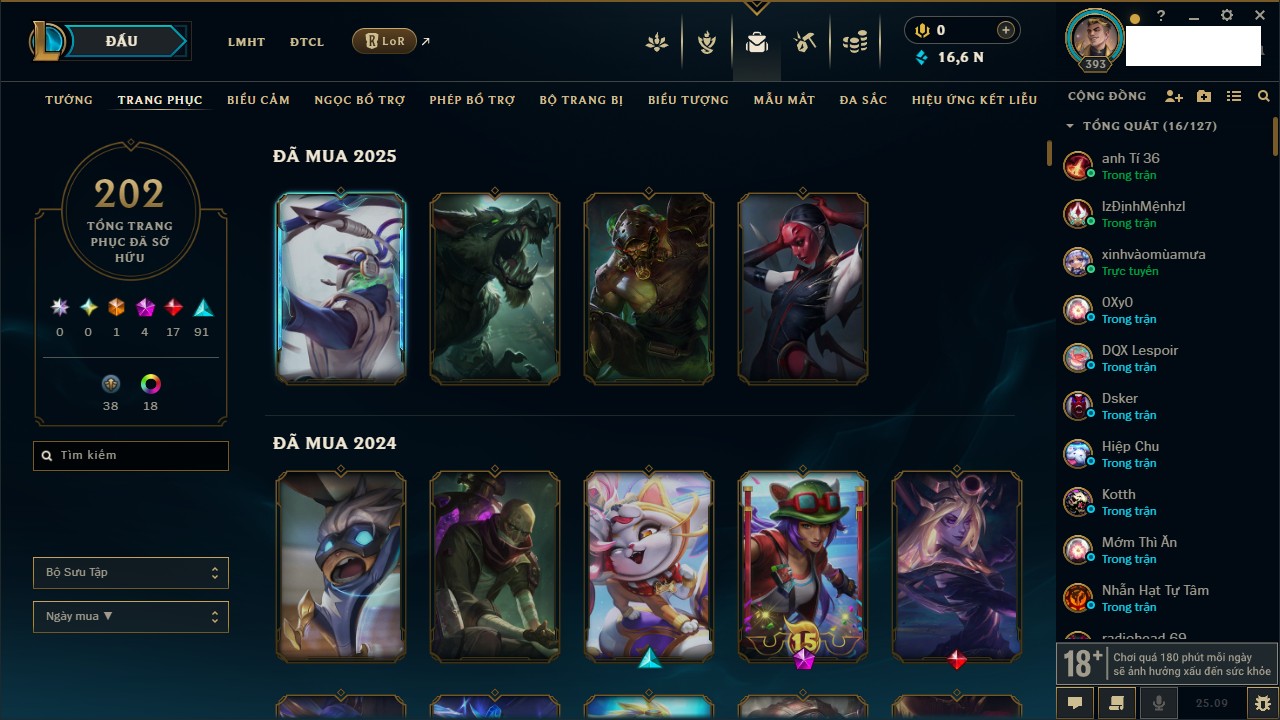Switch to the TƯỚNG collection tab
The height and width of the screenshot is (720, 1280).
tap(69, 100)
